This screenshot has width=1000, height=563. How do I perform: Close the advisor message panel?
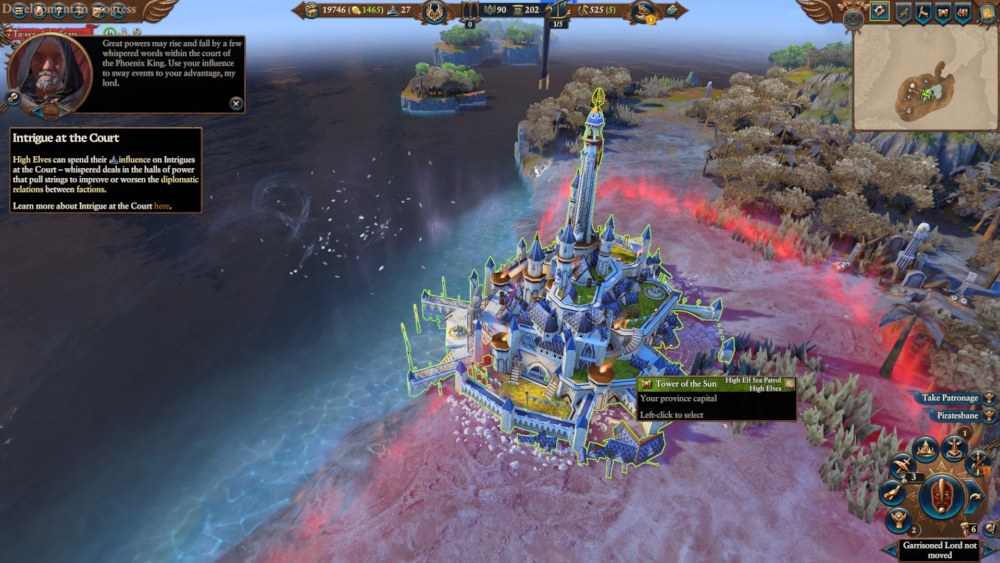[236, 102]
